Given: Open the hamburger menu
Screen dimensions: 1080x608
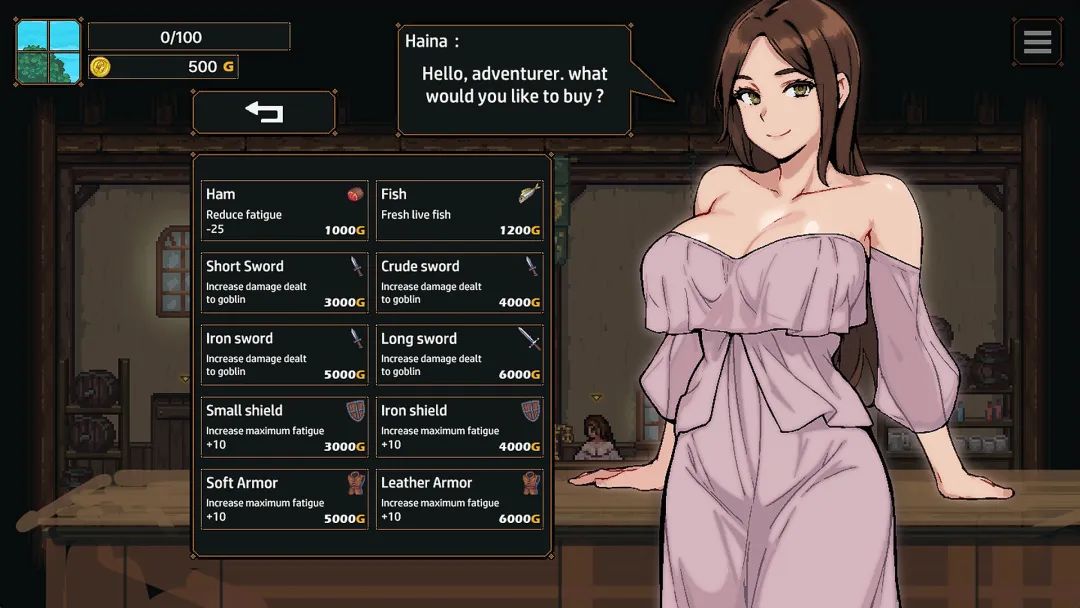Looking at the screenshot, I should (x=1037, y=42).
